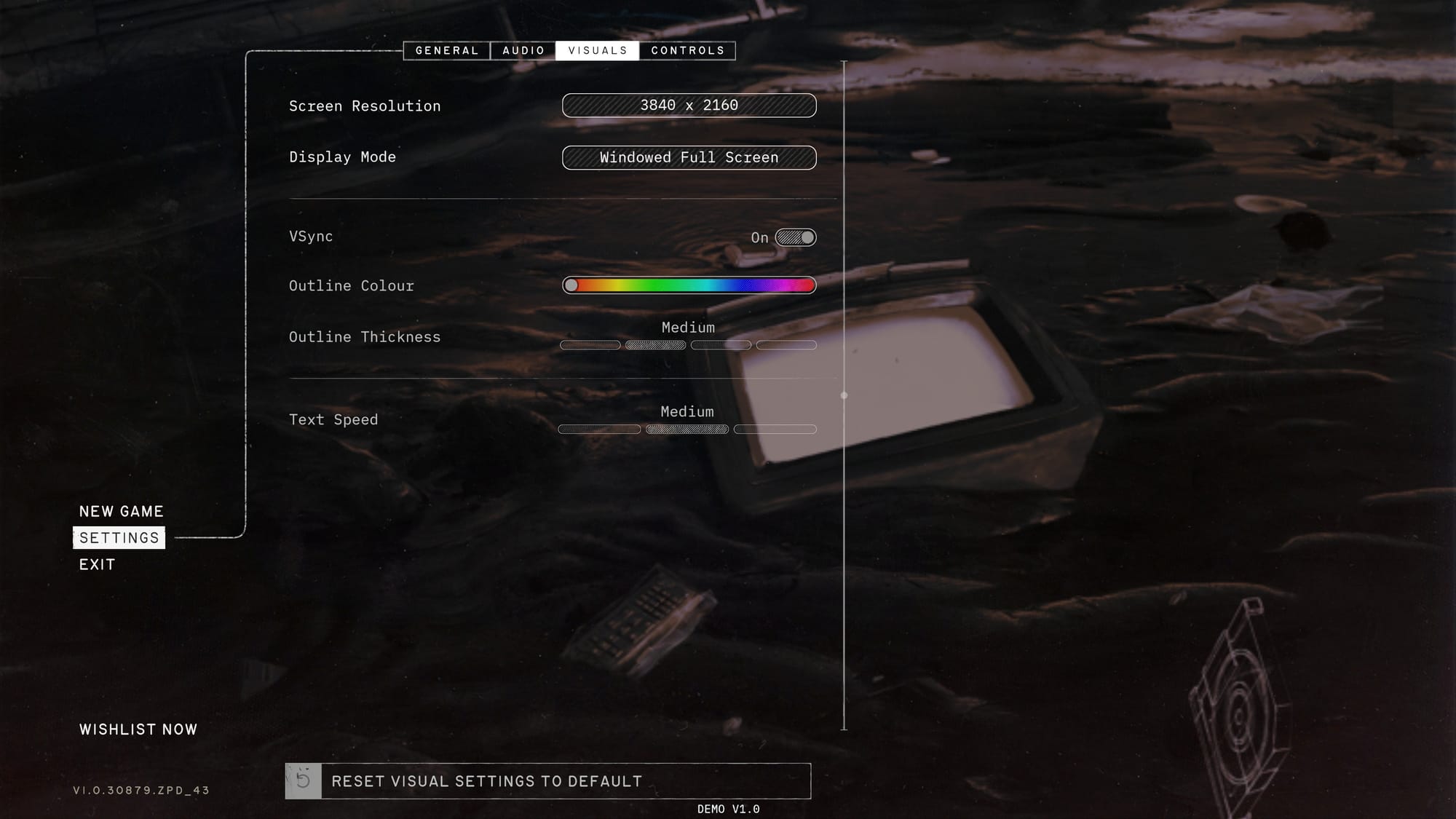Click the Wishlist Now link
The image size is (1456, 819).
point(138,728)
